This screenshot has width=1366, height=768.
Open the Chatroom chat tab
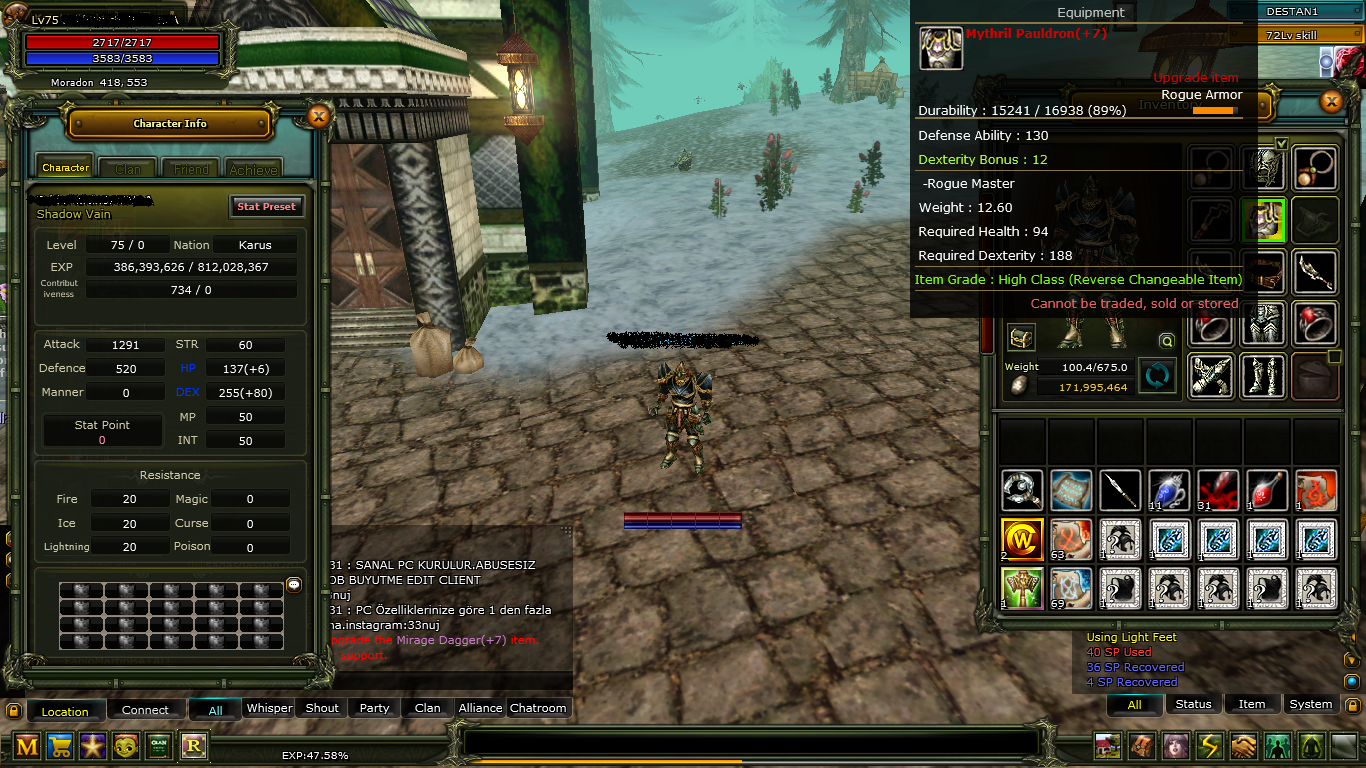pos(538,708)
